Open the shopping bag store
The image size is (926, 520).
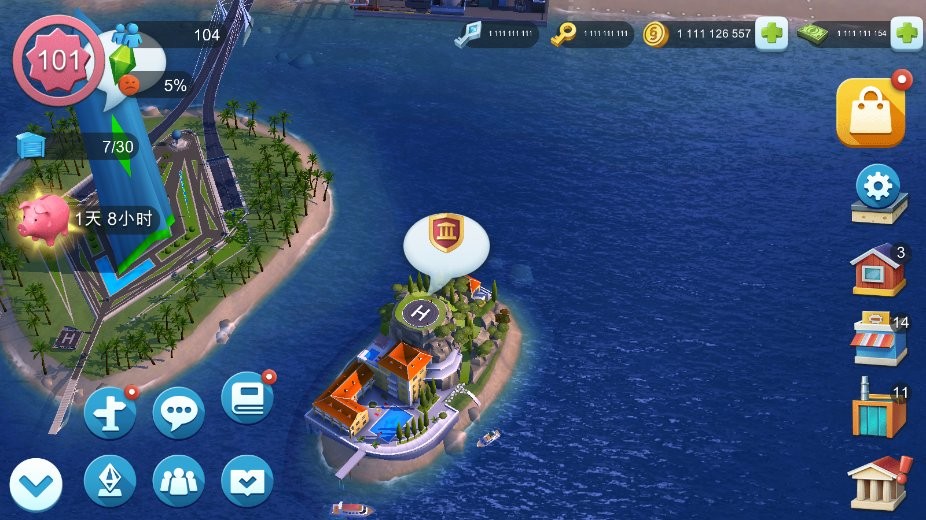click(869, 112)
